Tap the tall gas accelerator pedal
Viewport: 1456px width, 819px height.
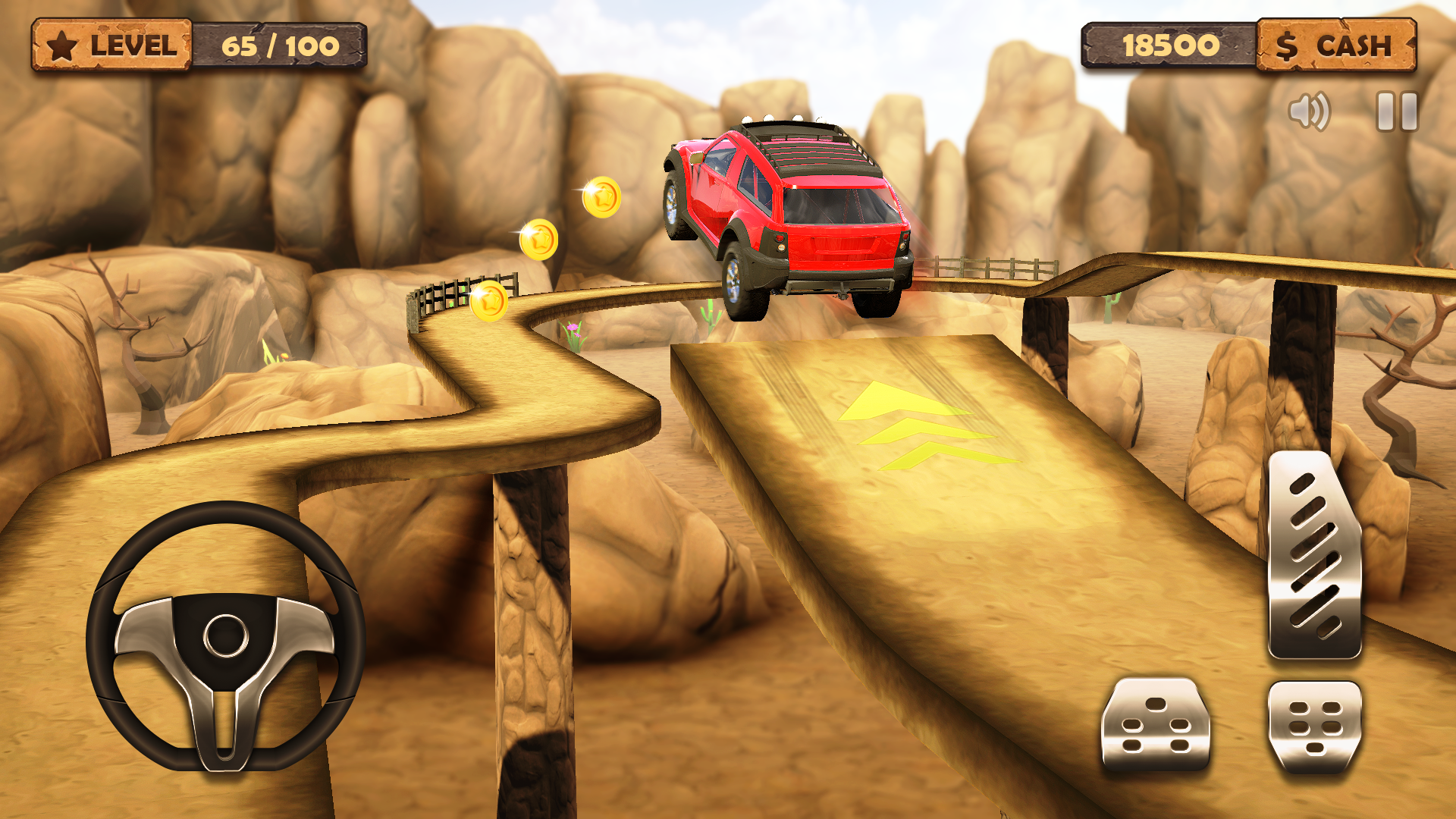click(1314, 555)
